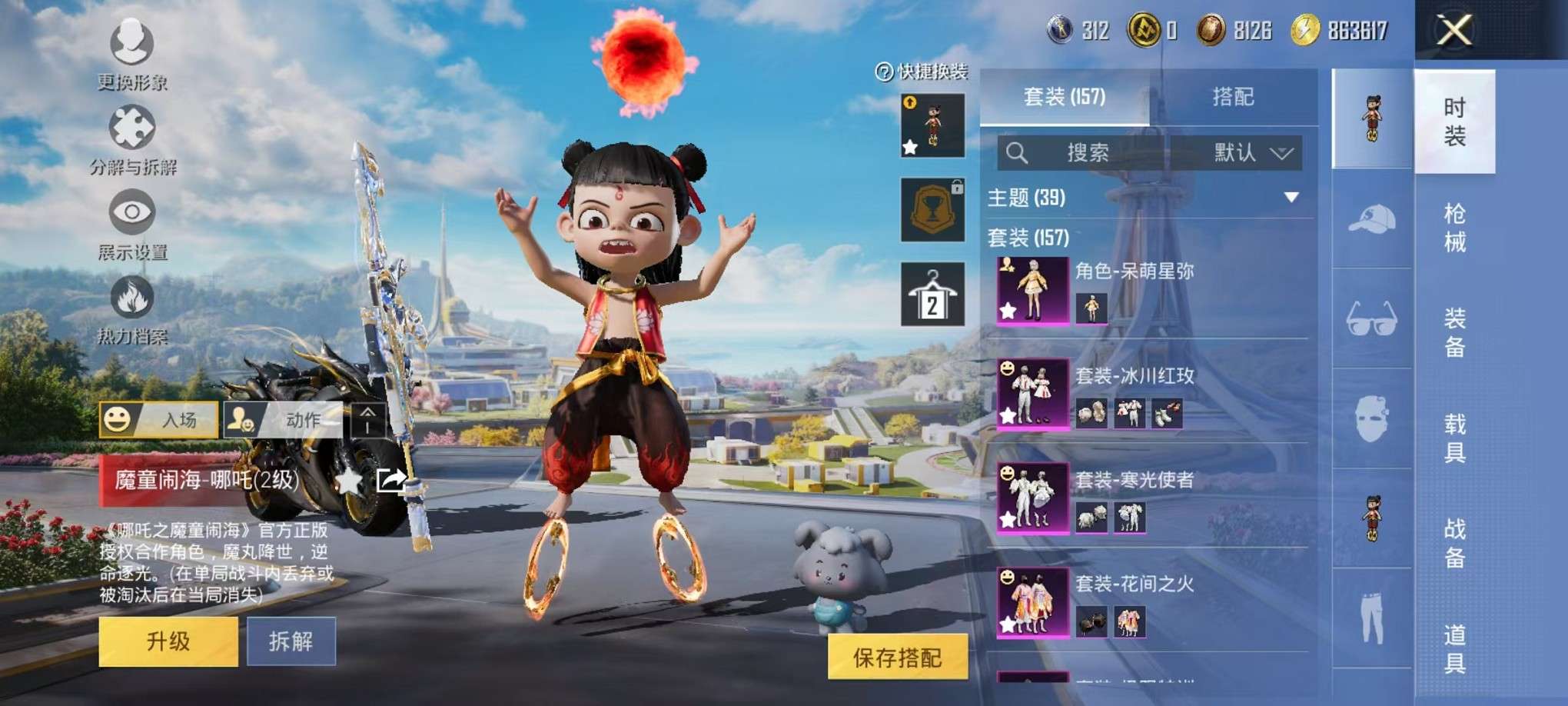
Task: Click the 搜索 search field
Action: [1087, 152]
